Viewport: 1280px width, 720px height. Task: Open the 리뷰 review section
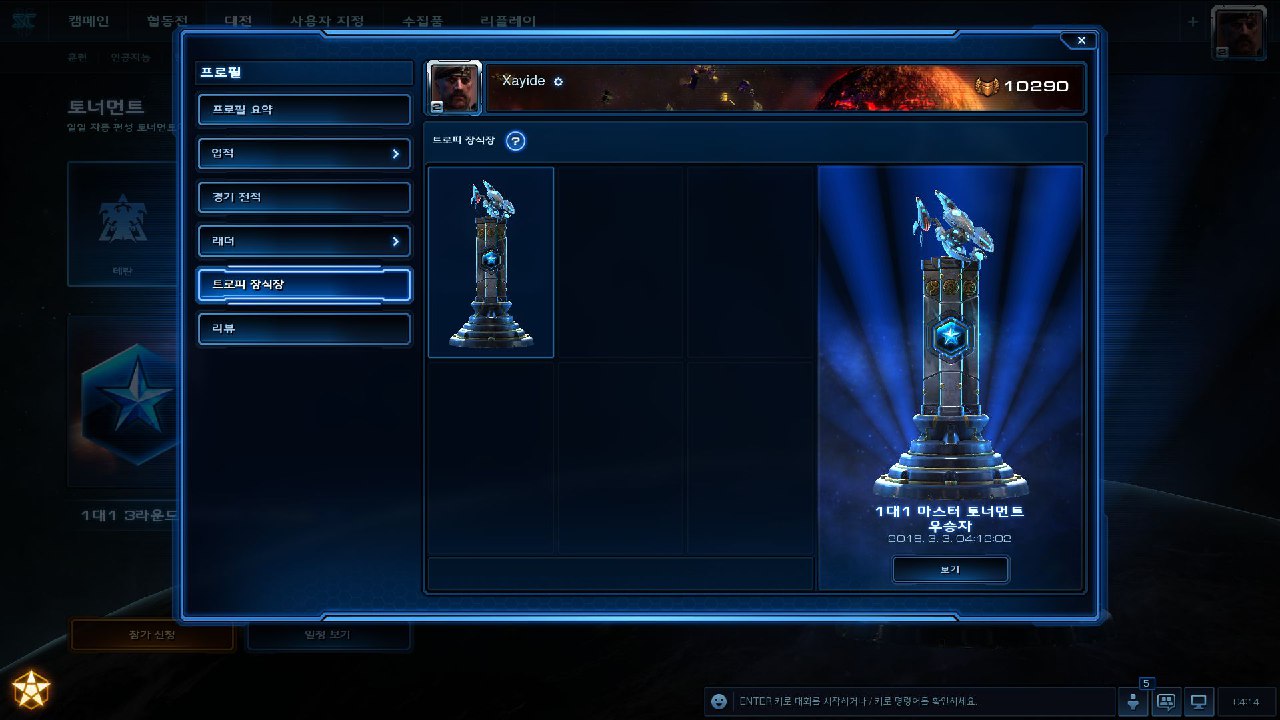(x=304, y=329)
